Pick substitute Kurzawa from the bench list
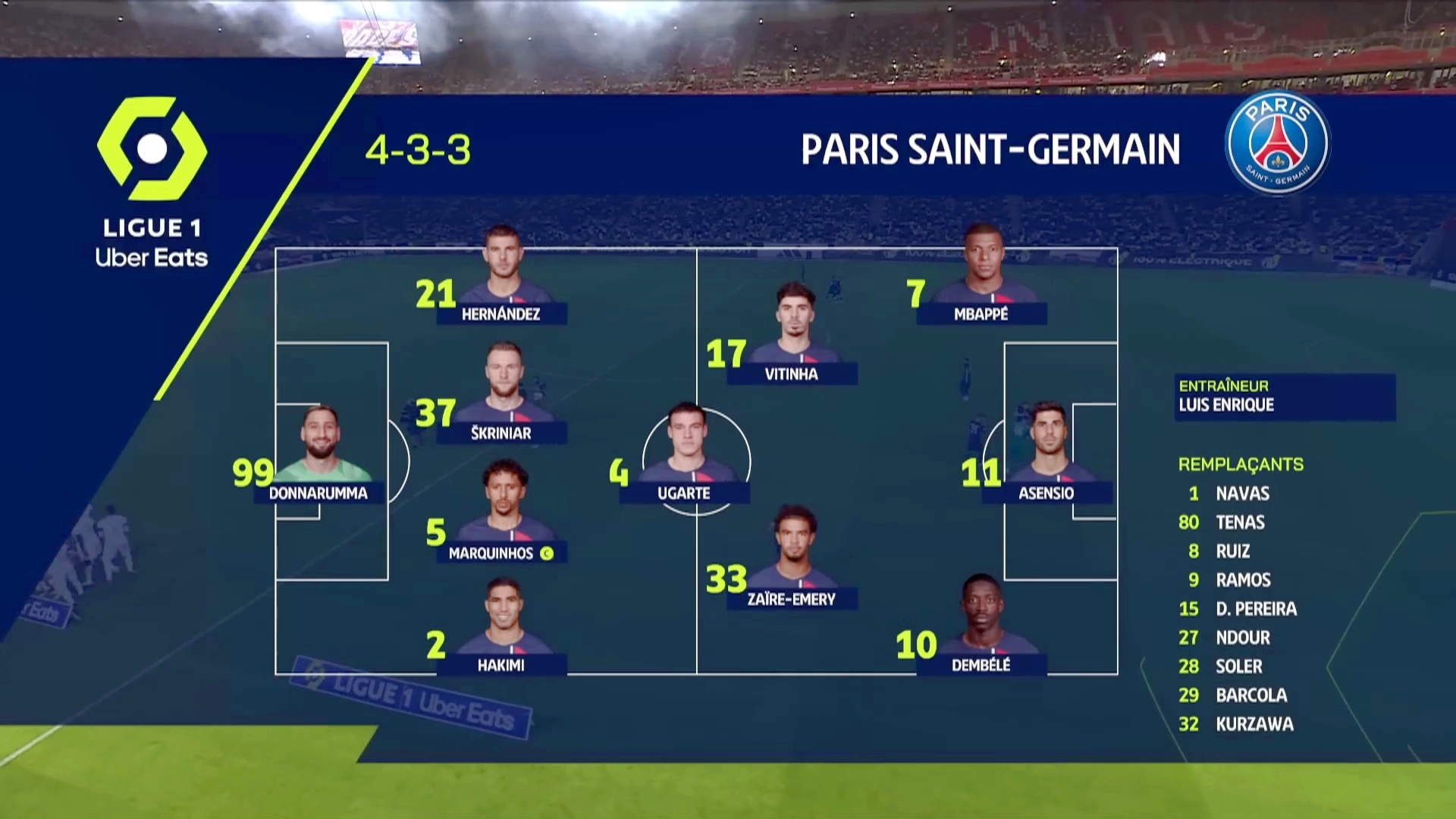 point(1254,724)
